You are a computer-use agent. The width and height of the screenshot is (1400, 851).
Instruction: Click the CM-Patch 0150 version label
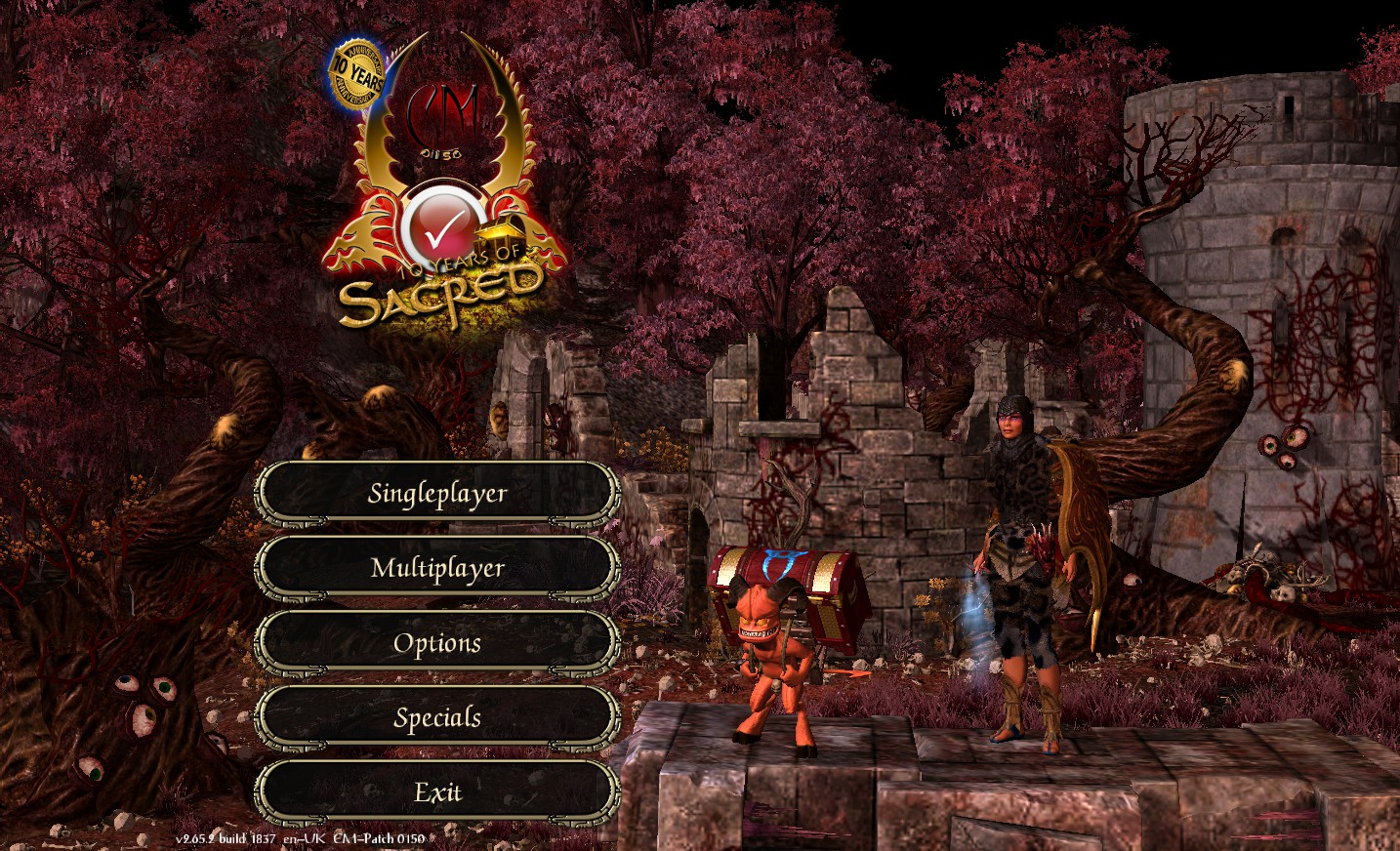tap(380, 837)
